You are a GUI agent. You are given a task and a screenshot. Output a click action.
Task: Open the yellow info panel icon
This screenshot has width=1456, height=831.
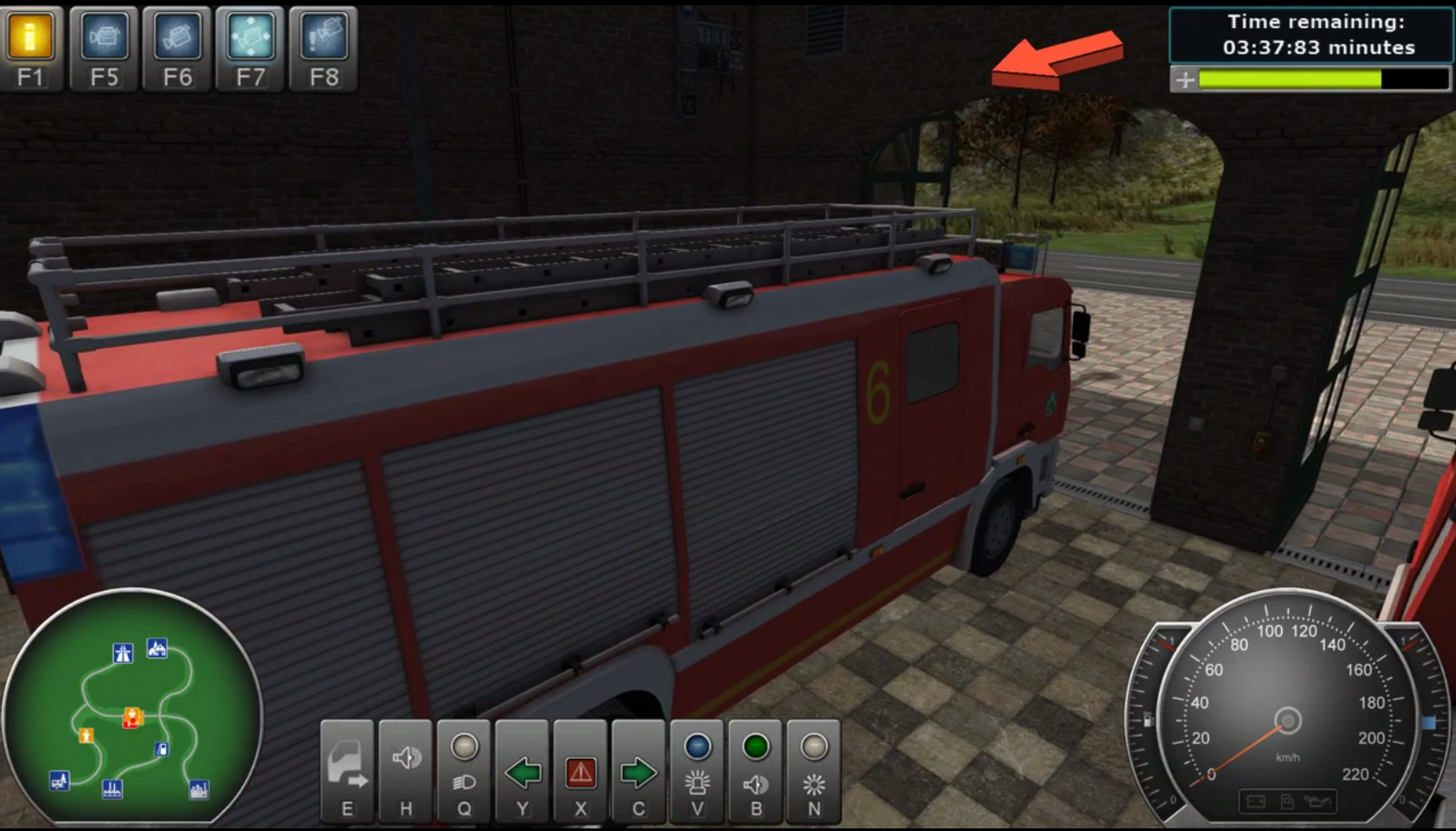pyautogui.click(x=30, y=37)
